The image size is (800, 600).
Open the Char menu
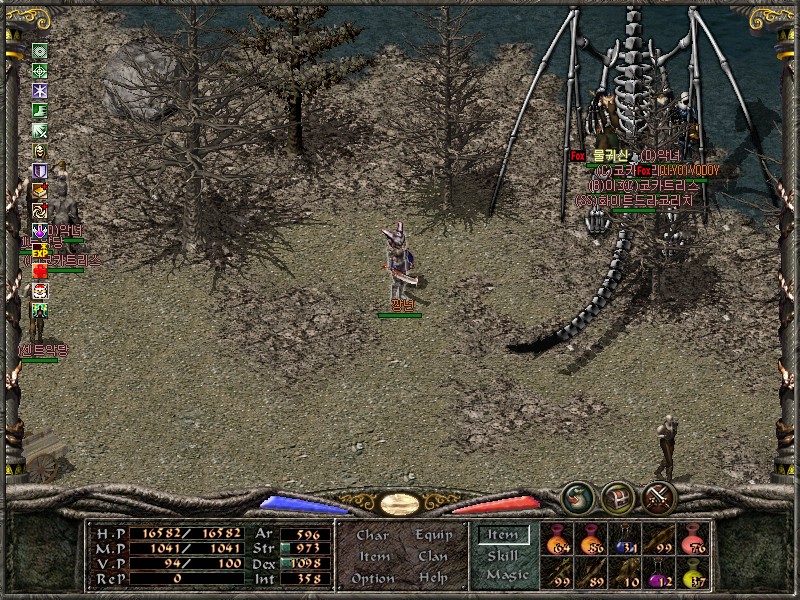tap(372, 535)
